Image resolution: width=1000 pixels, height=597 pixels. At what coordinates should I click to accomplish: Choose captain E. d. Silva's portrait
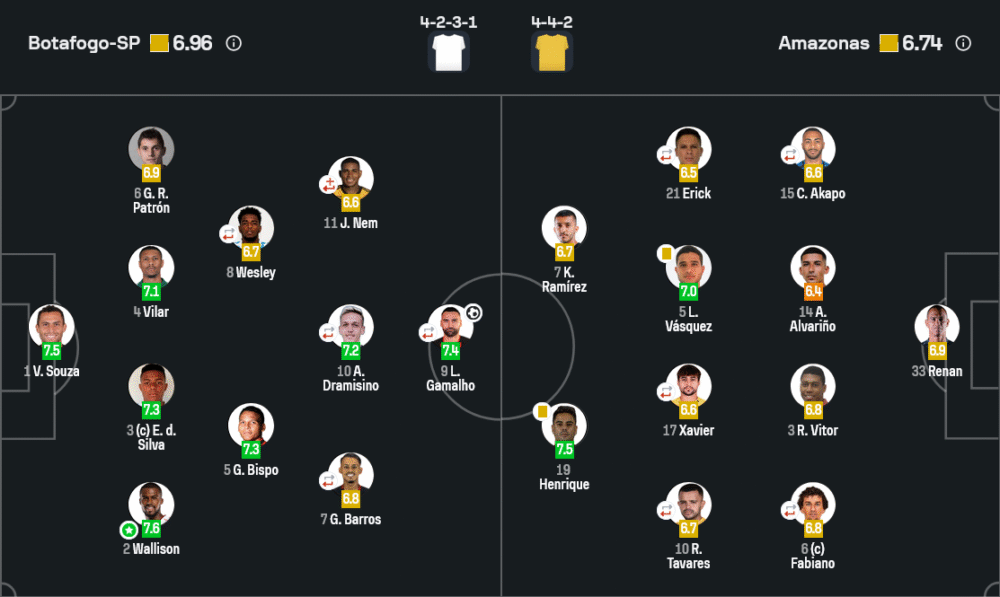click(x=151, y=386)
